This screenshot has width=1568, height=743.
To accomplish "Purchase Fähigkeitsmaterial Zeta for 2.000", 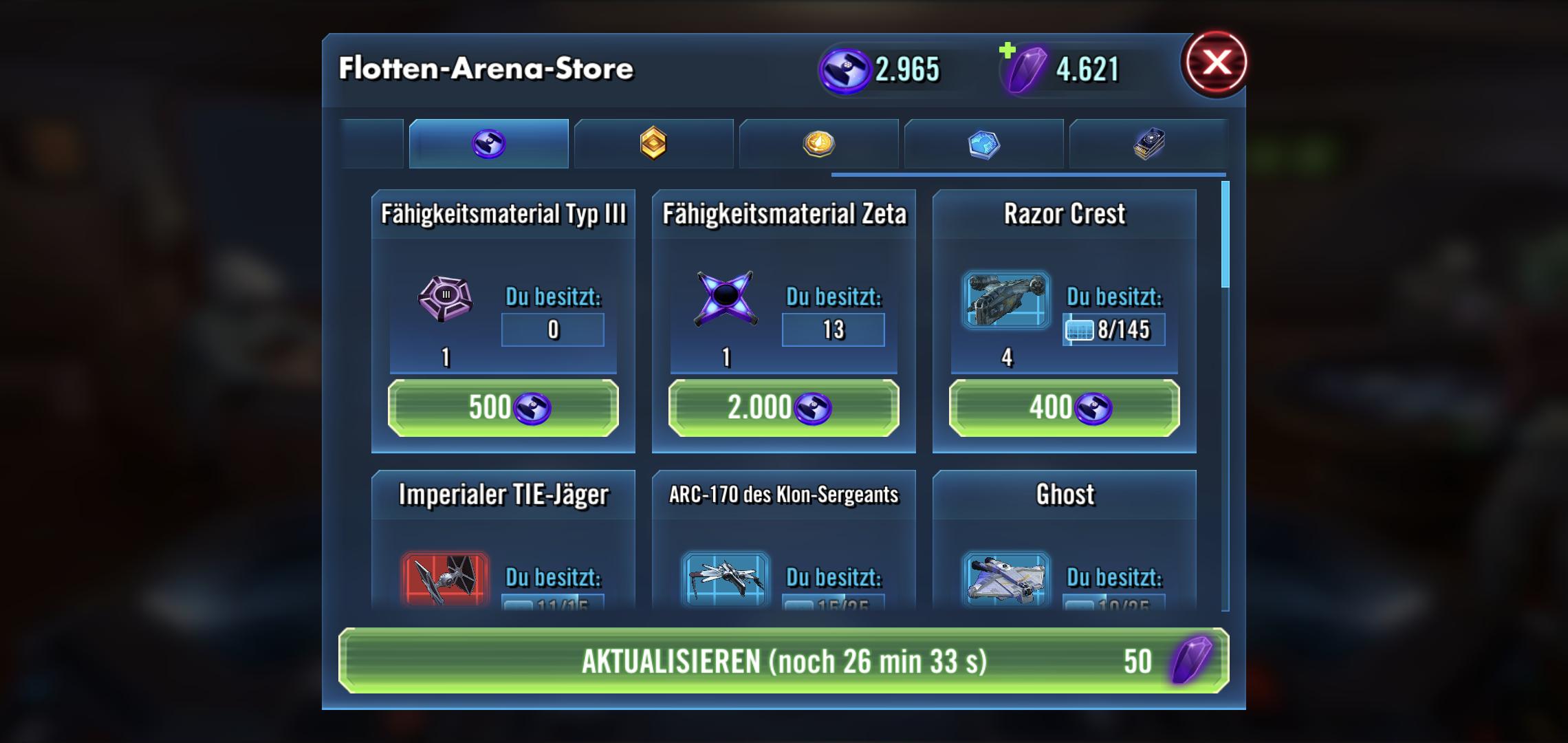I will click(783, 408).
